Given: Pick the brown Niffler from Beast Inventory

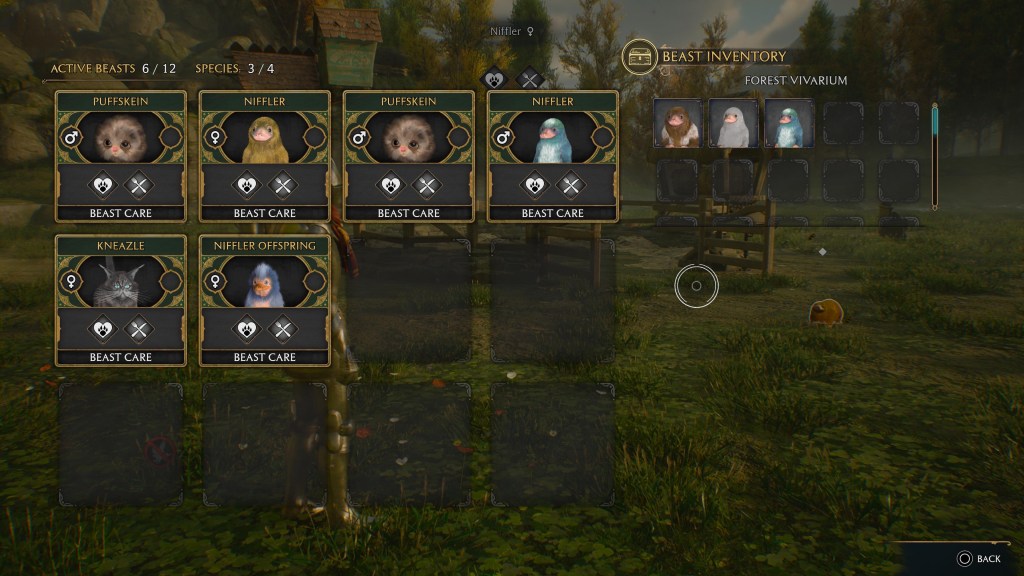Looking at the screenshot, I should click(677, 124).
